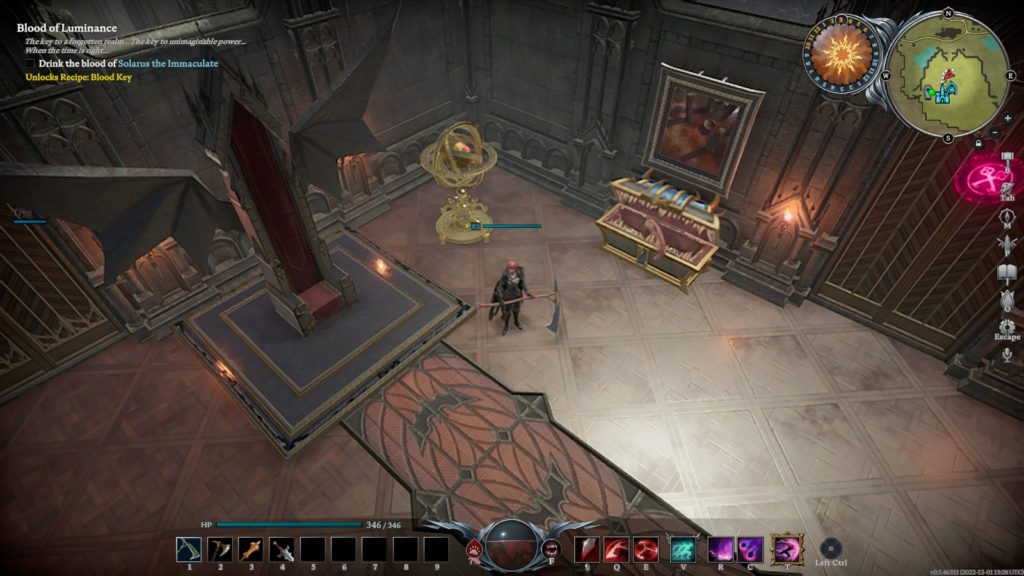Open the Escape gear menu
The height and width of the screenshot is (576, 1024).
(1007, 326)
